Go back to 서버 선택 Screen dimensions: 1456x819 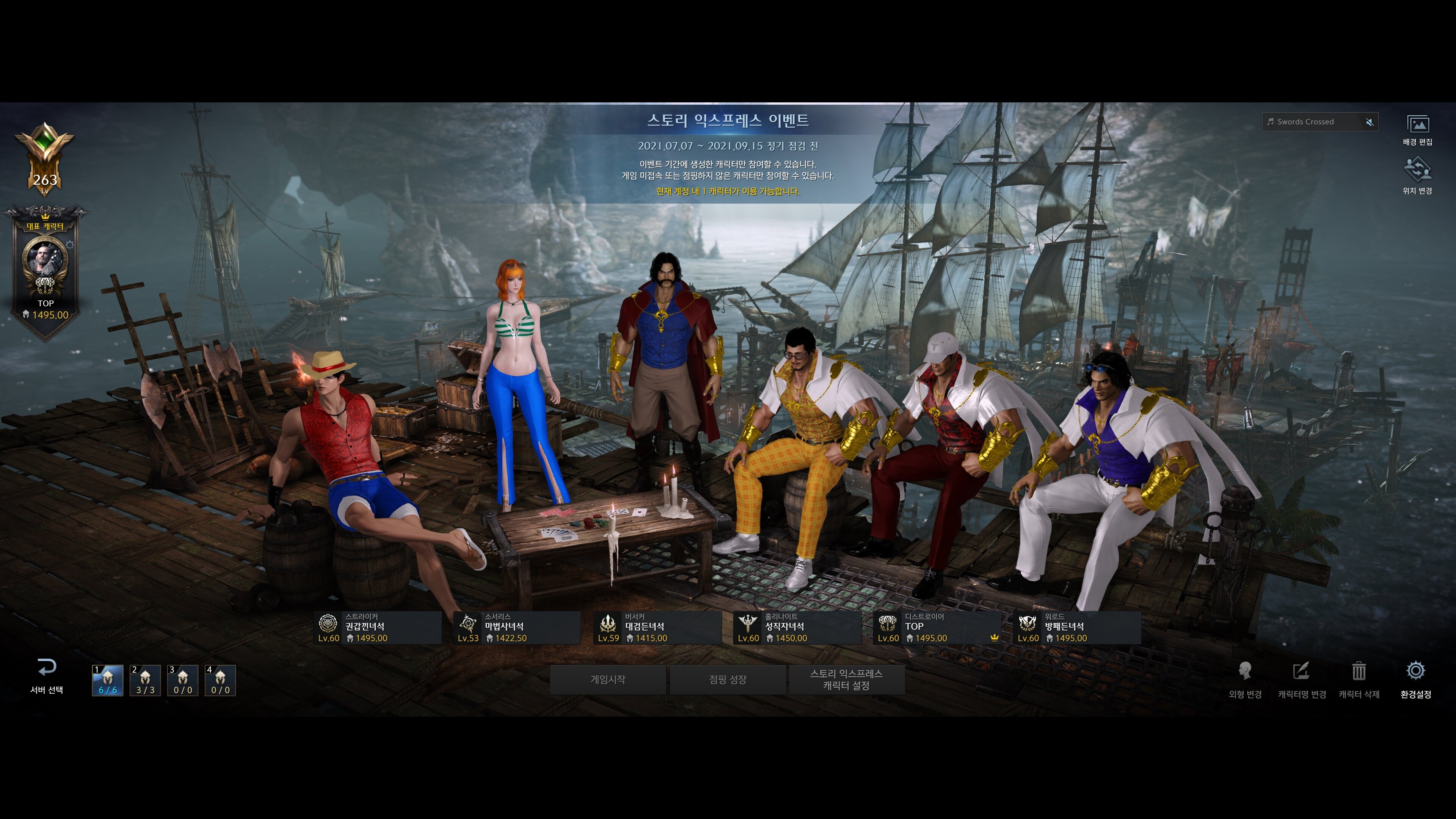tap(46, 676)
